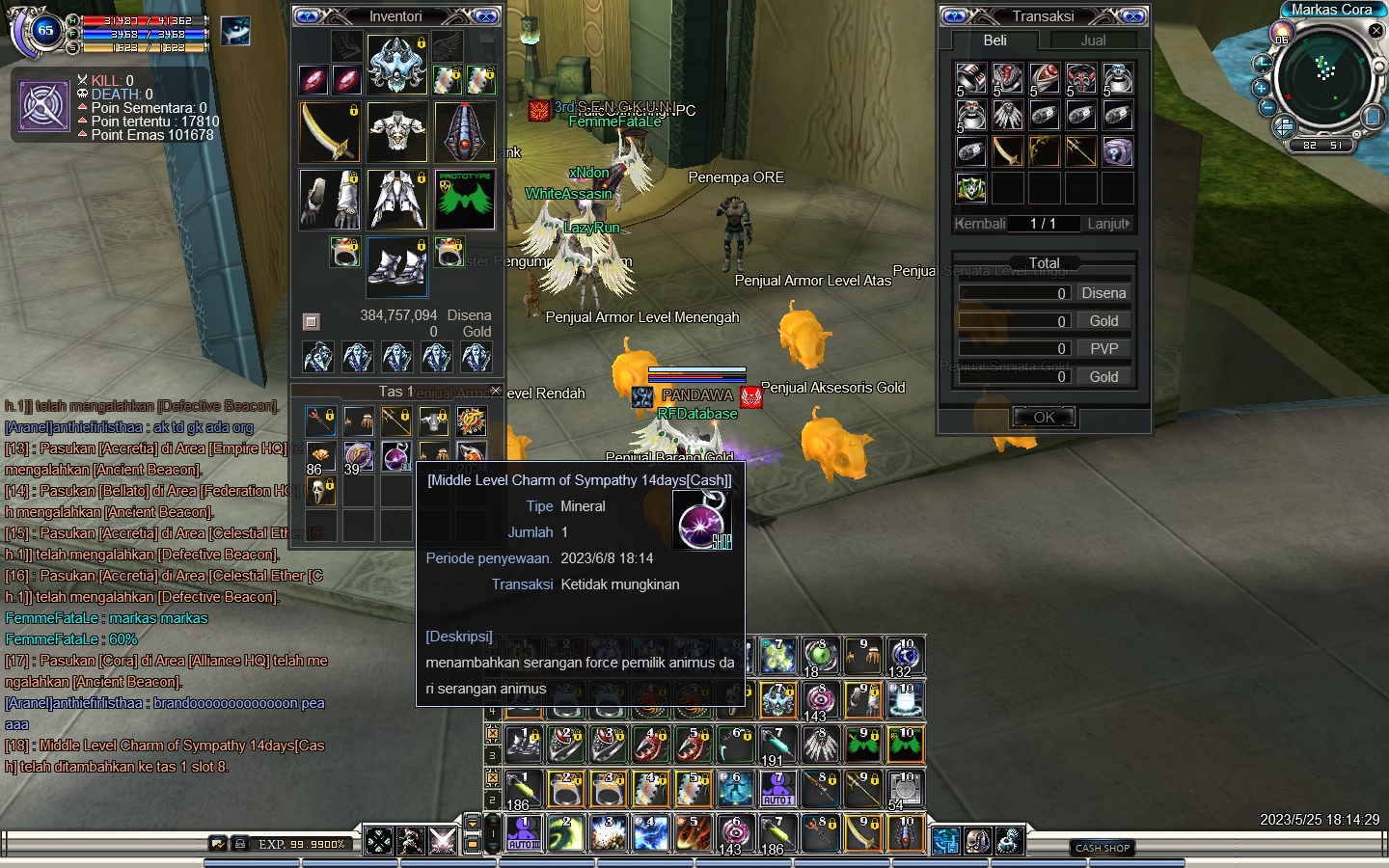Open help for the Inventori window
The image size is (1389, 868).
[x=308, y=16]
